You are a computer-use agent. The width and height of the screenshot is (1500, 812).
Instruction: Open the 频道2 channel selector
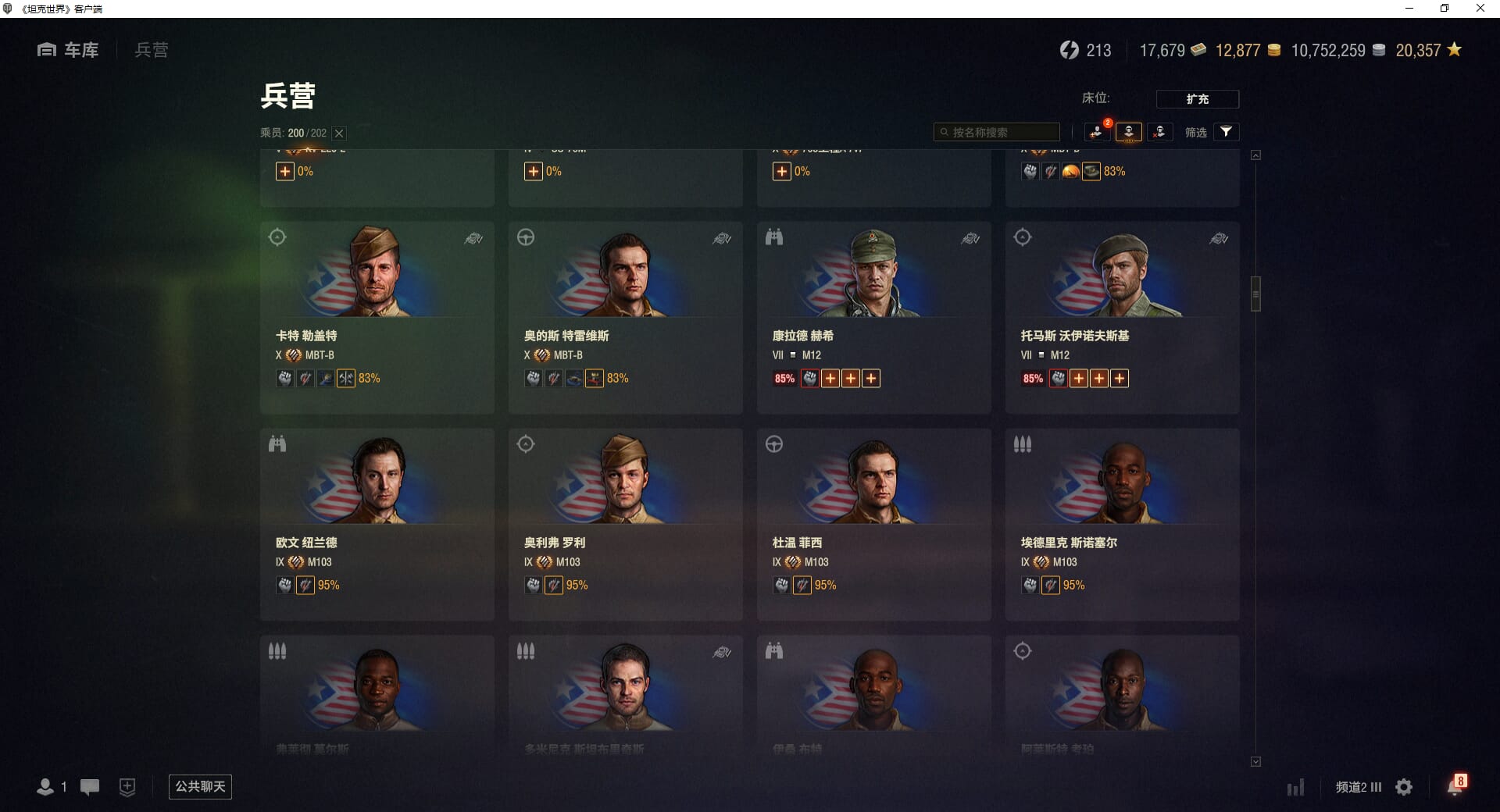click(1358, 787)
